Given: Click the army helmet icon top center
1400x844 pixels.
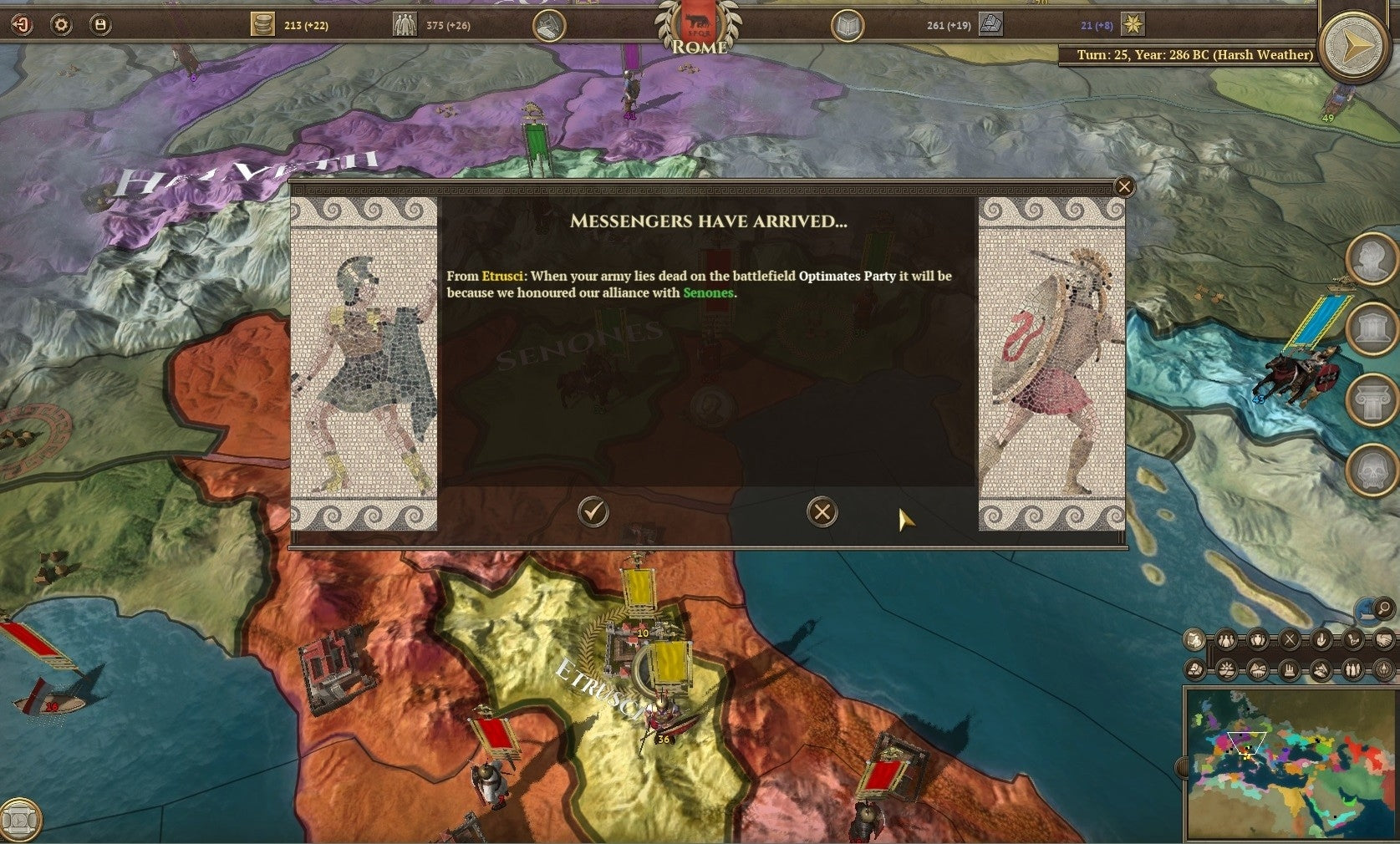Looking at the screenshot, I should 549,24.
